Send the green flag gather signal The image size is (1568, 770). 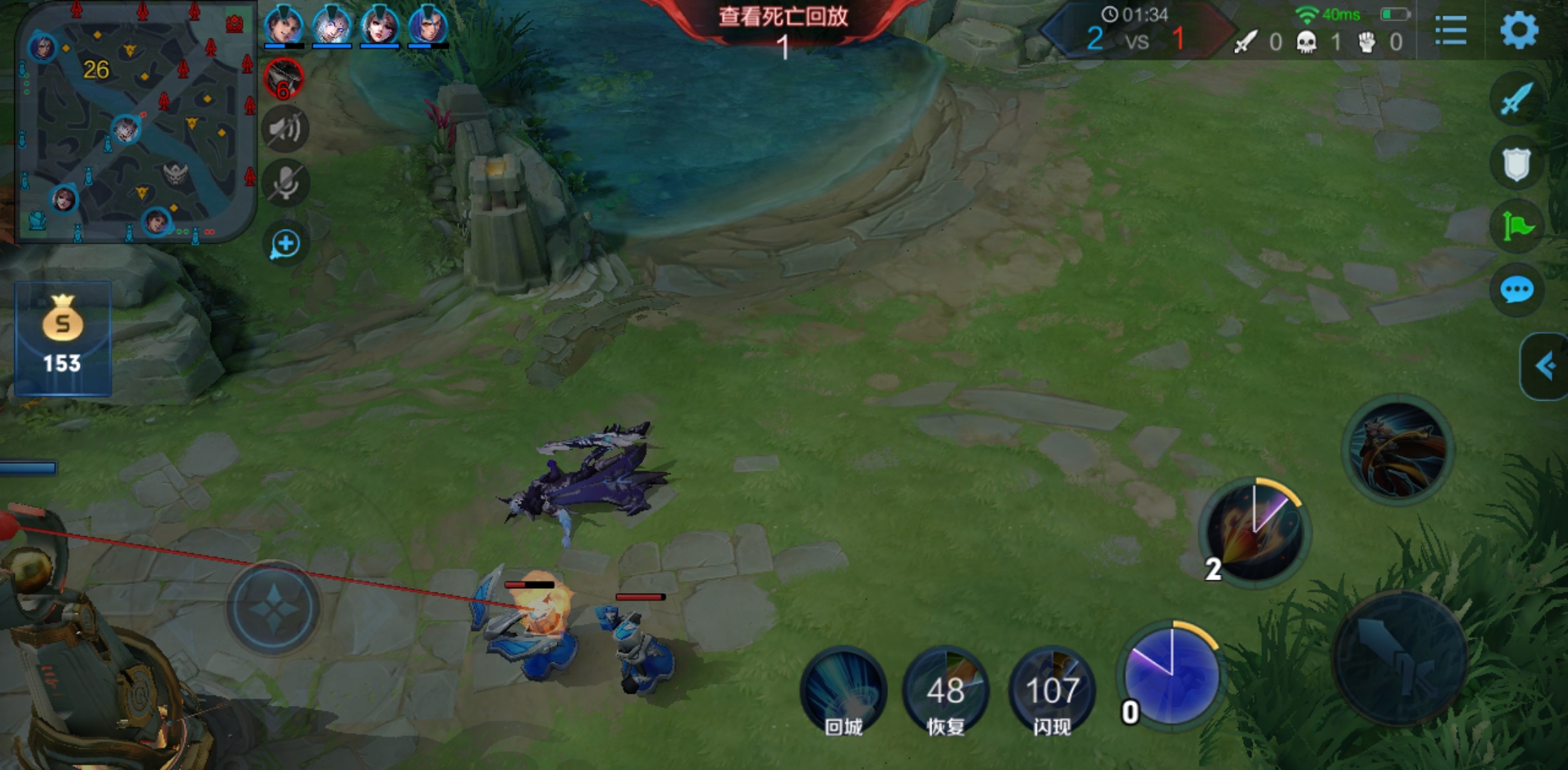(x=1516, y=227)
